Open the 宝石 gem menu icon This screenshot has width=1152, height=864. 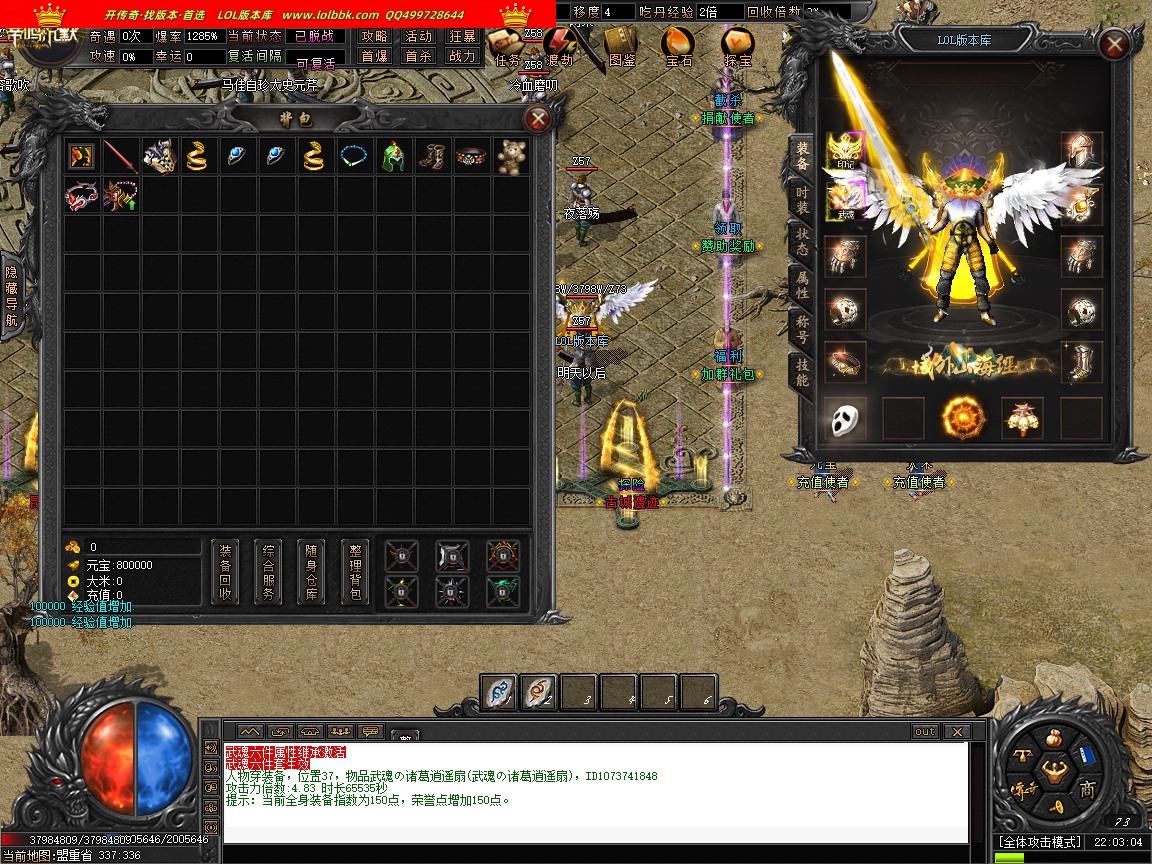(x=678, y=45)
